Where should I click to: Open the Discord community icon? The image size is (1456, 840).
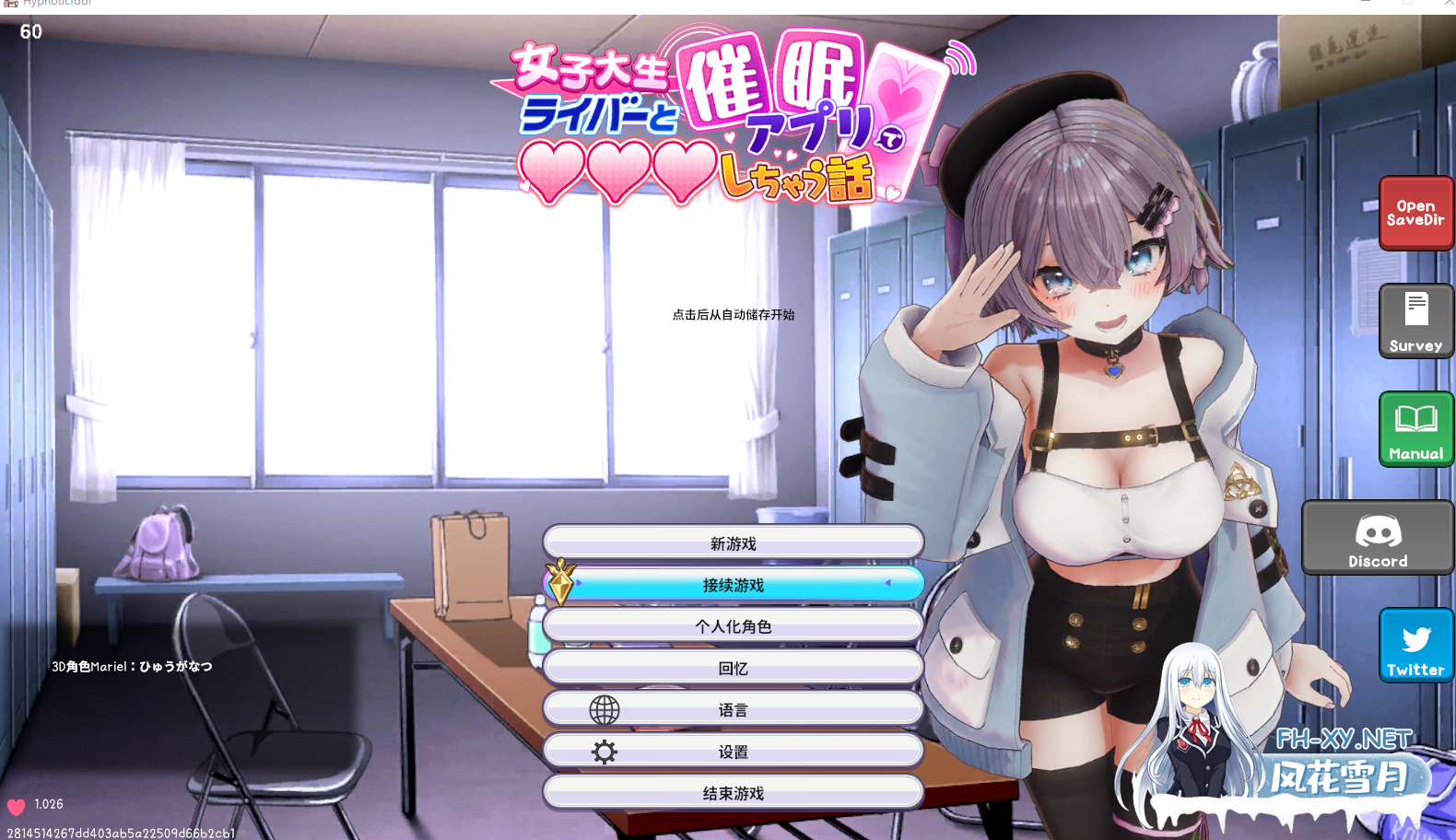tap(1377, 537)
